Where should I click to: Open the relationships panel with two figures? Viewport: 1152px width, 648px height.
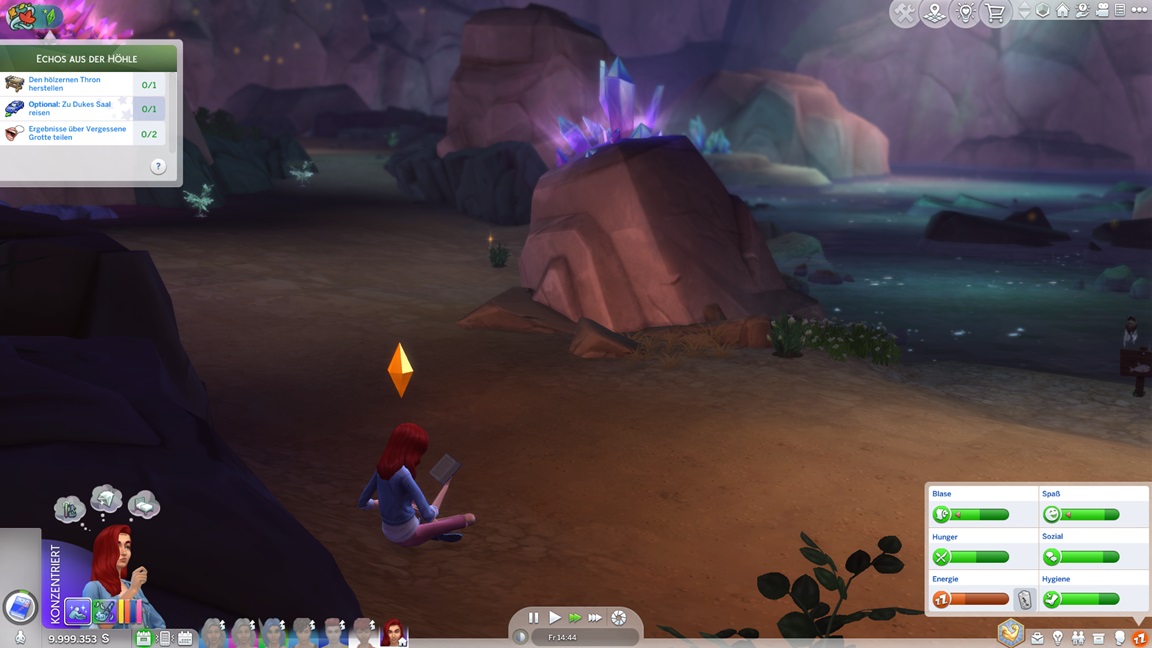point(1078,638)
